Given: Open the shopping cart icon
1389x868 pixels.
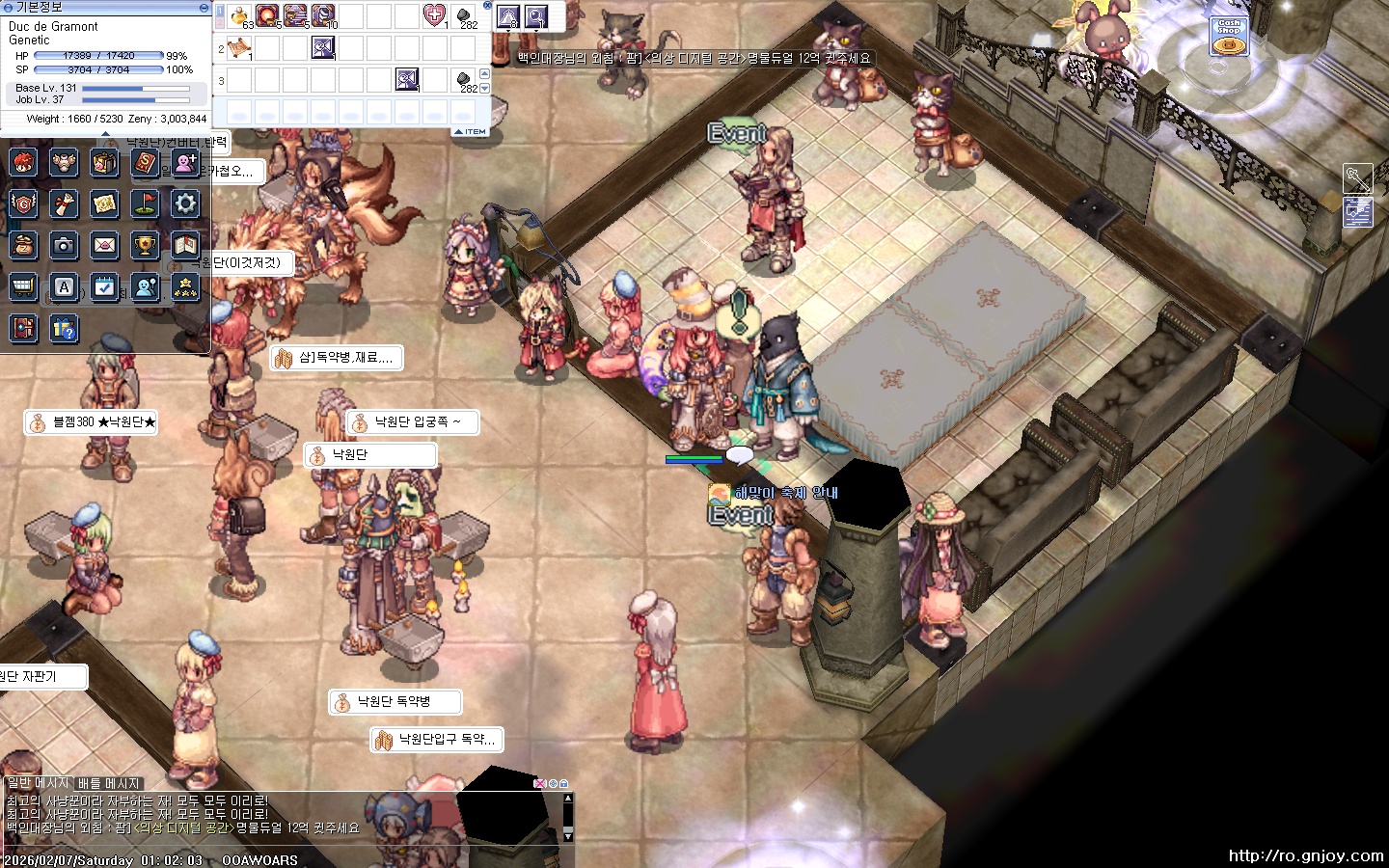Looking at the screenshot, I should [24, 286].
